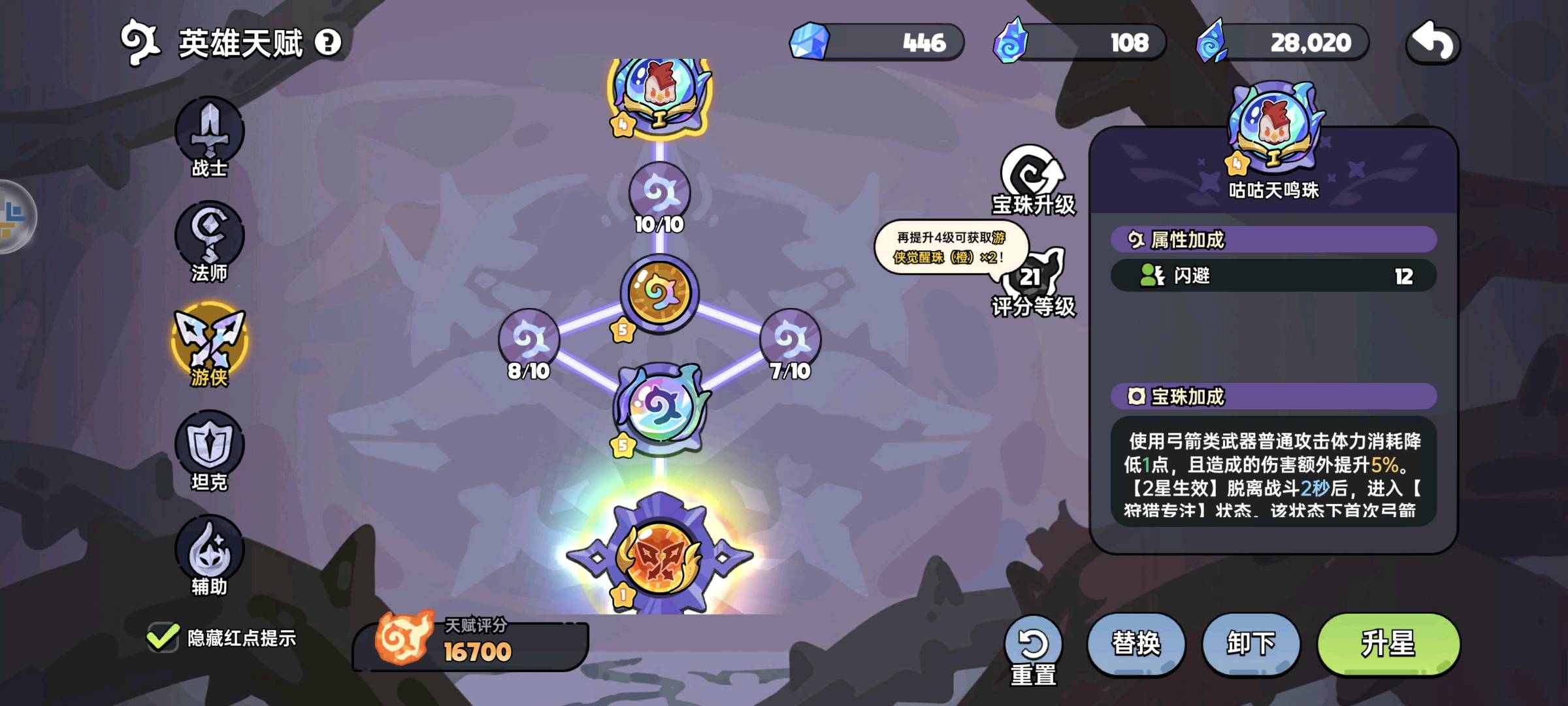
Task: Upgrade star with 升星 button
Action: [x=1388, y=644]
